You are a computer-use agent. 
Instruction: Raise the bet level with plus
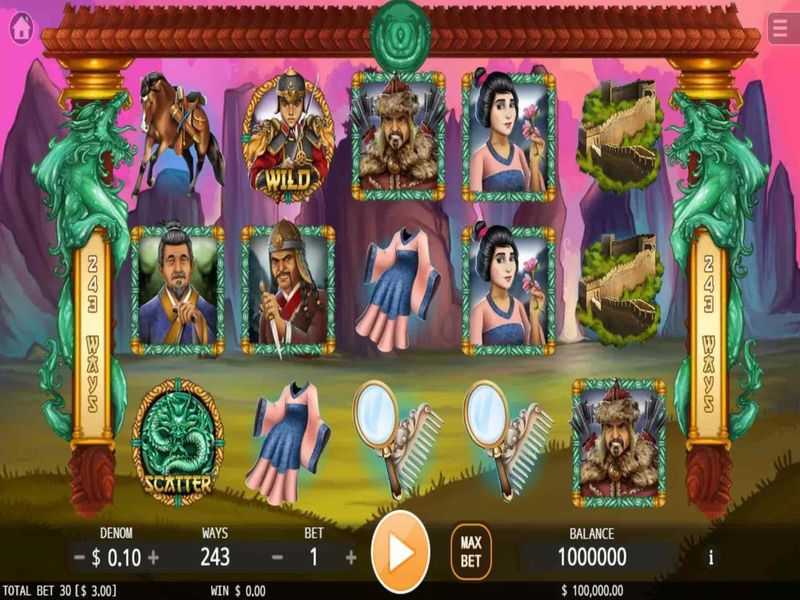pos(350,557)
